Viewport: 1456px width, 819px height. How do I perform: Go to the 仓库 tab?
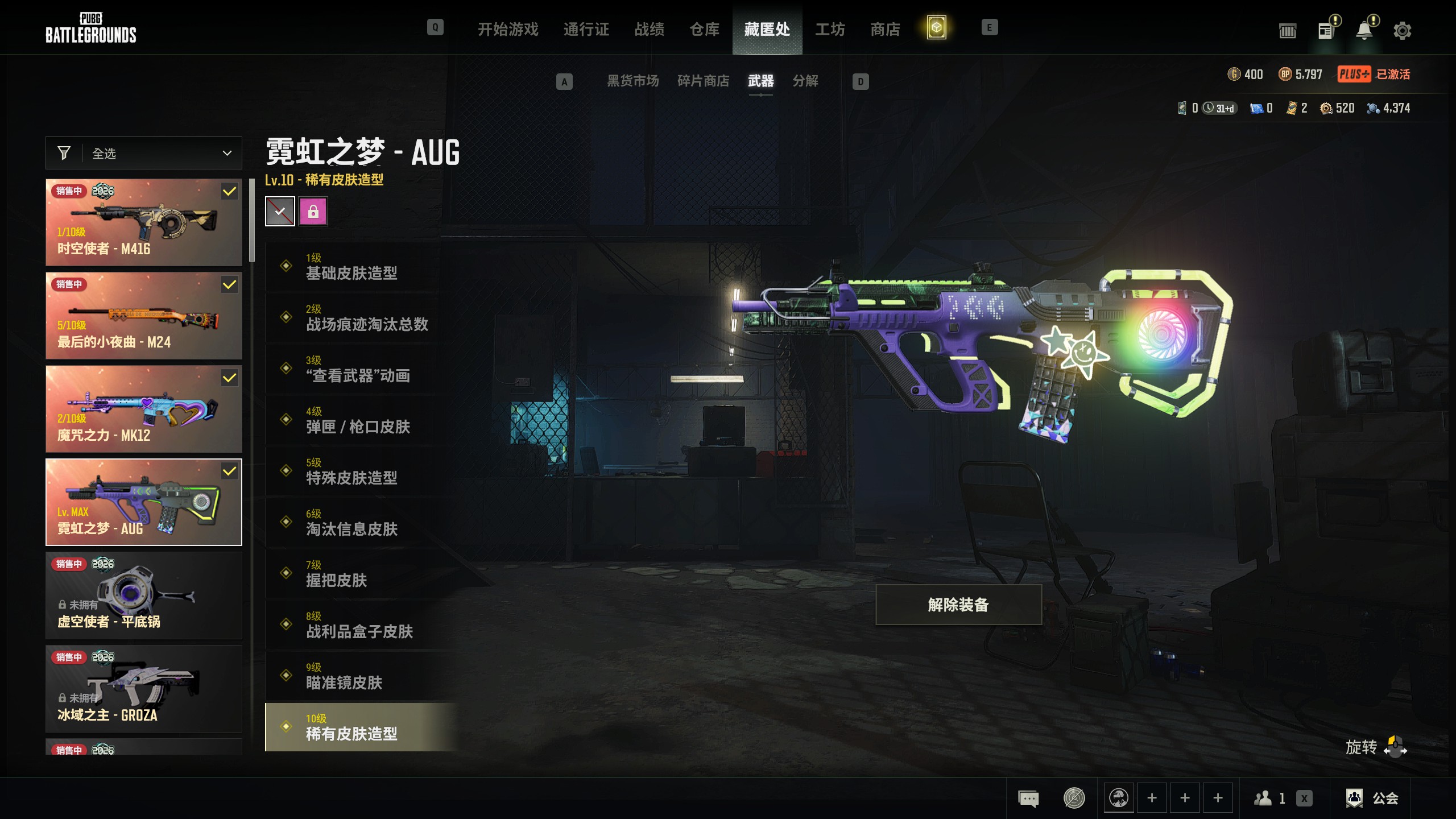point(704,29)
